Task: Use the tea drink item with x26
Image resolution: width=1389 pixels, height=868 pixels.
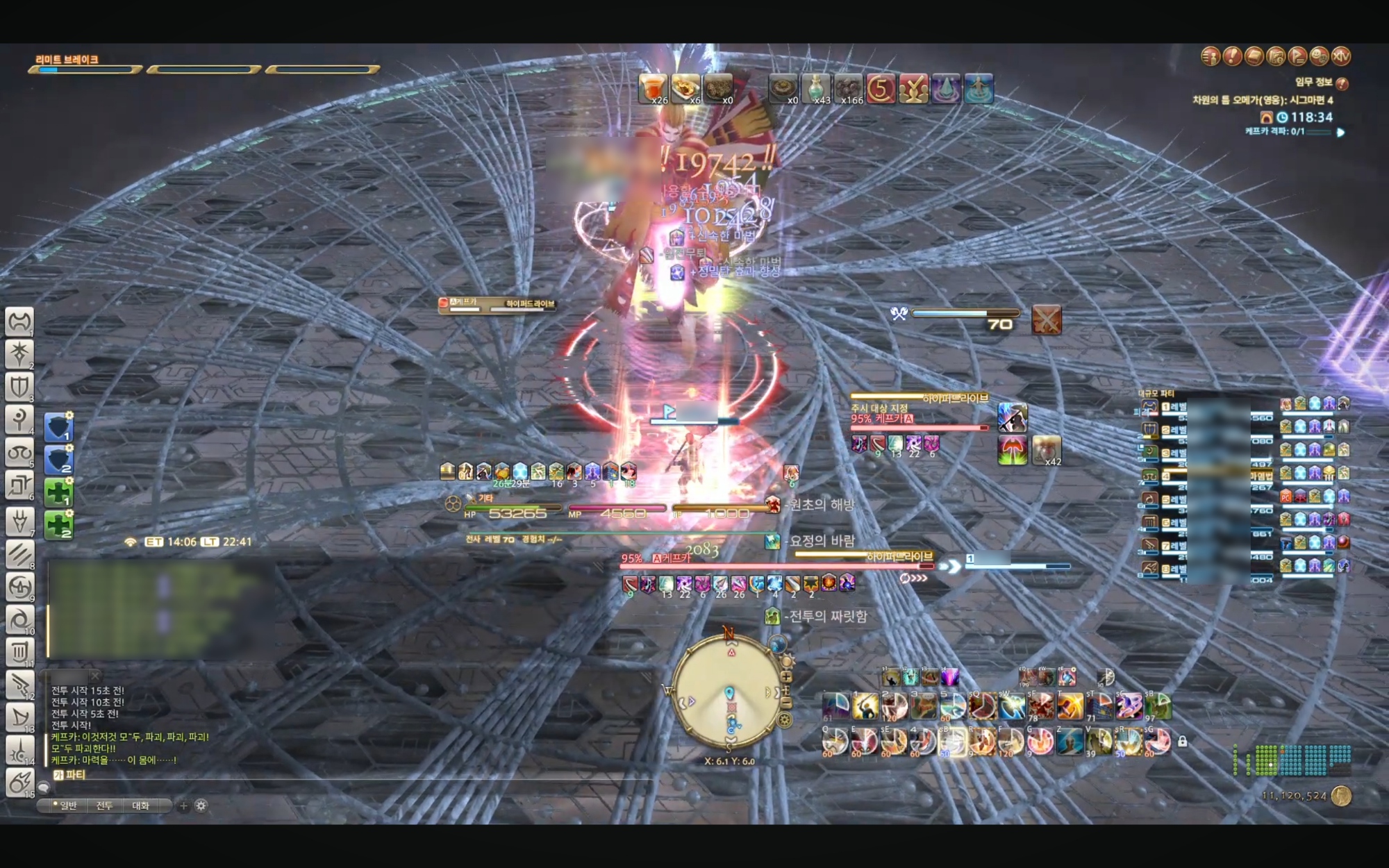Action: pyautogui.click(x=653, y=89)
